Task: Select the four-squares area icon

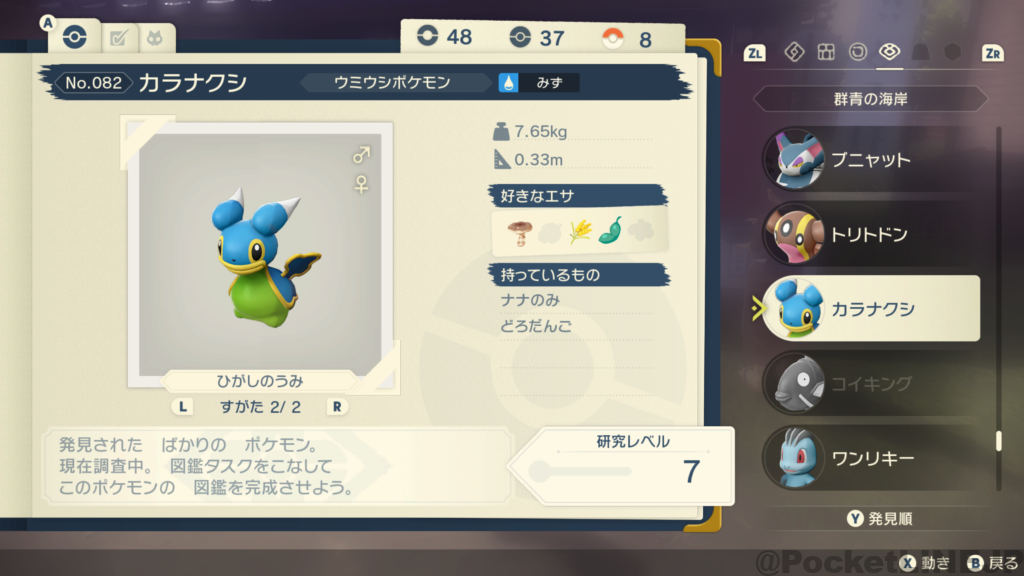Action: pos(826,52)
